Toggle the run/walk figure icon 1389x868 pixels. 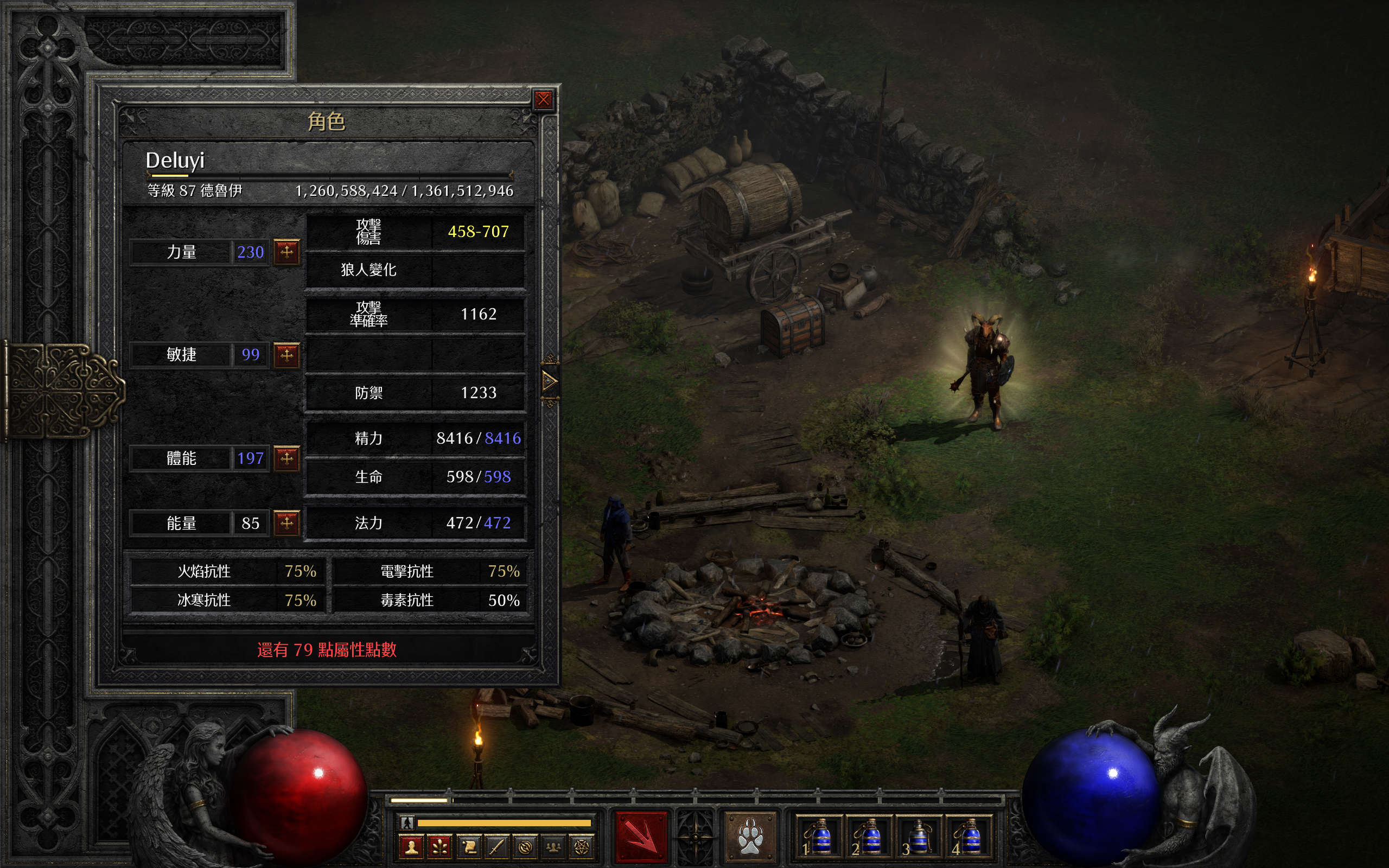[x=407, y=822]
